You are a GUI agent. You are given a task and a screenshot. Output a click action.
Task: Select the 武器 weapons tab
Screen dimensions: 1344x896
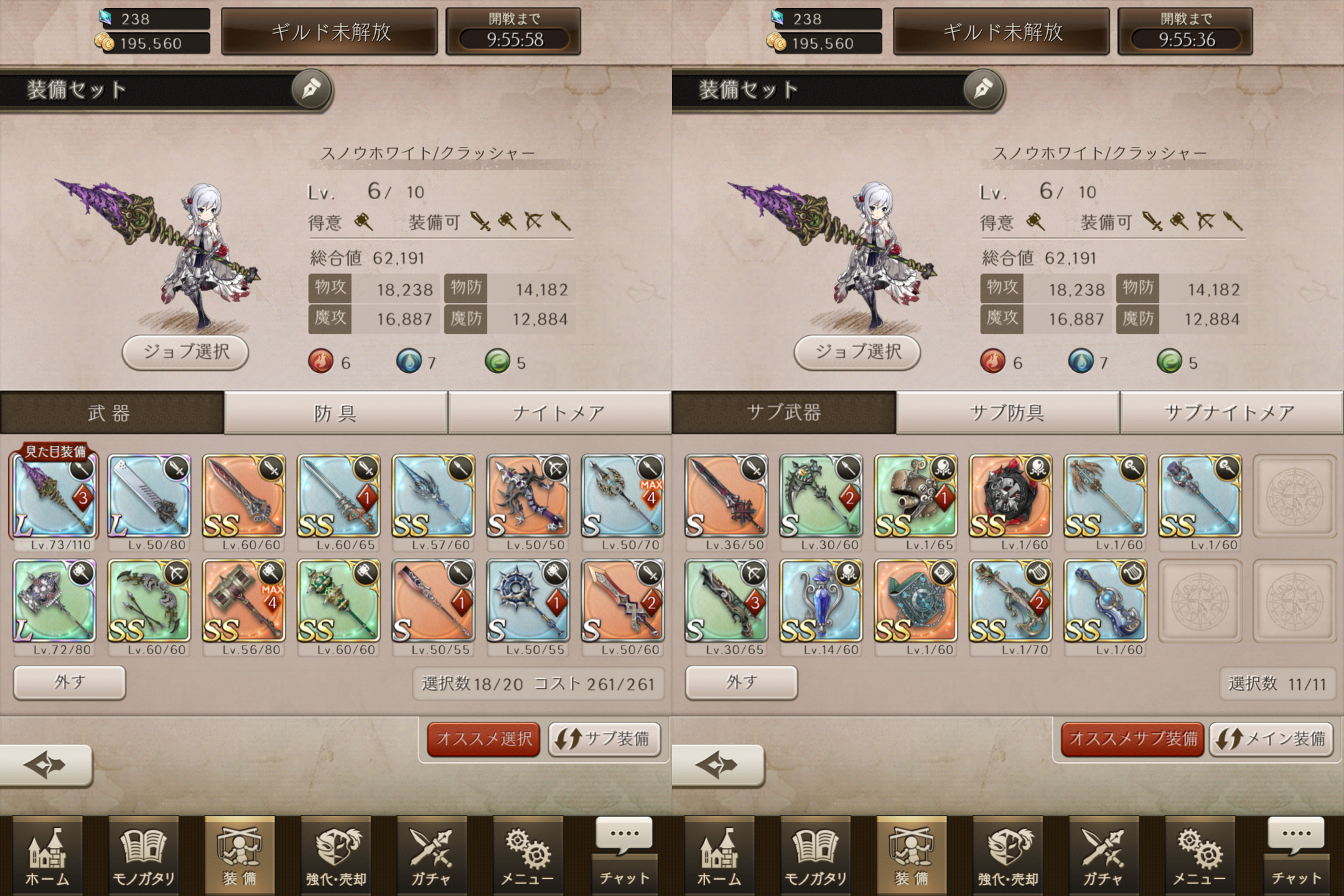click(111, 413)
